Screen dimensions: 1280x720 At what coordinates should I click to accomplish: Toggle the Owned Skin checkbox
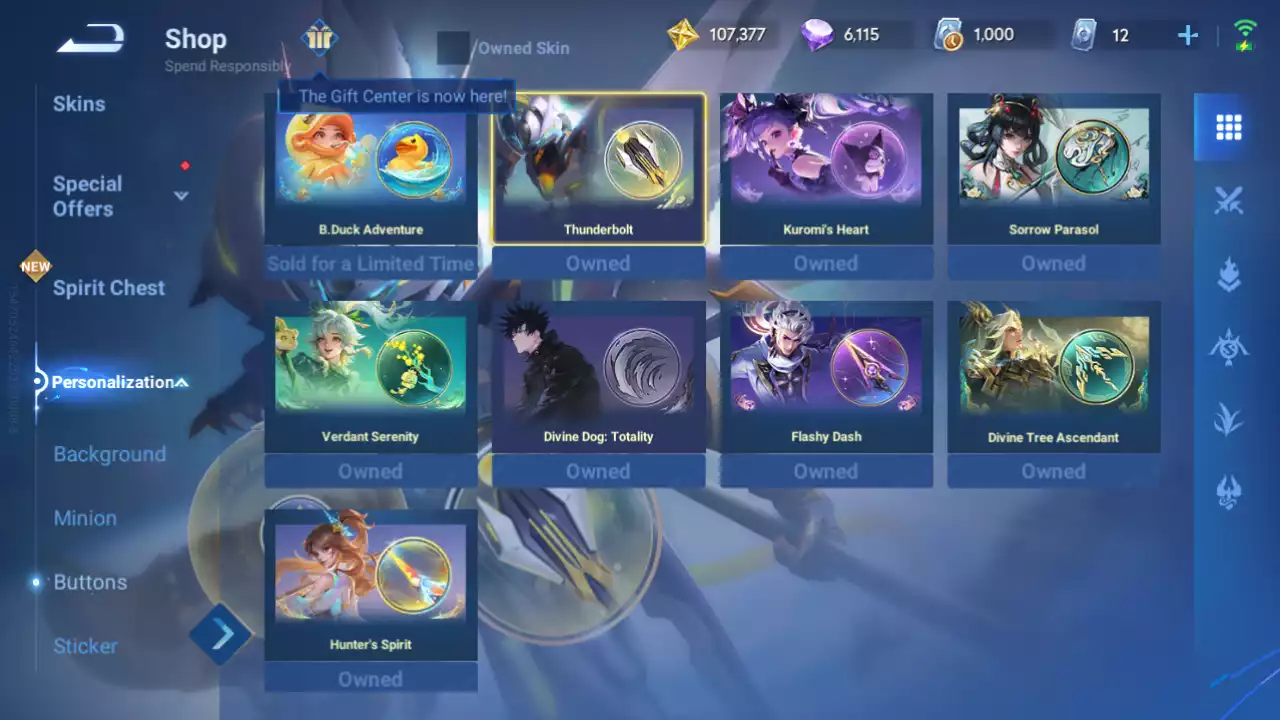(453, 47)
